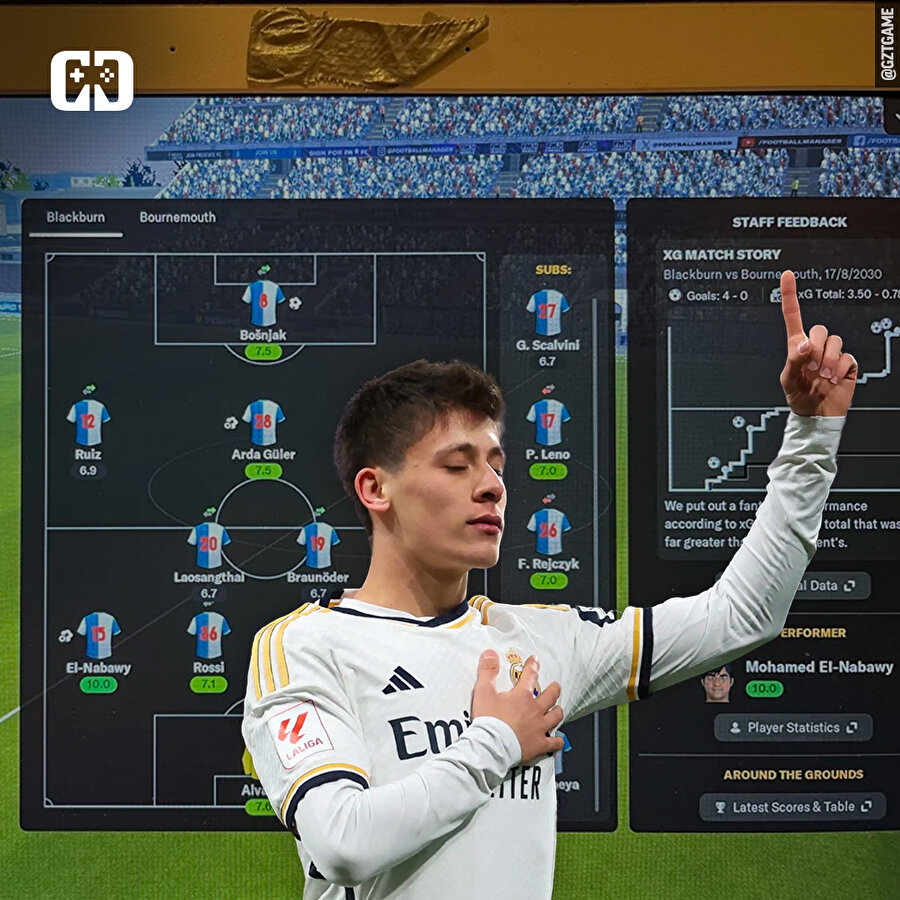Screen dimensions: 900x900
Task: Pick Braunöder's number 19 shirt
Action: click(x=318, y=545)
